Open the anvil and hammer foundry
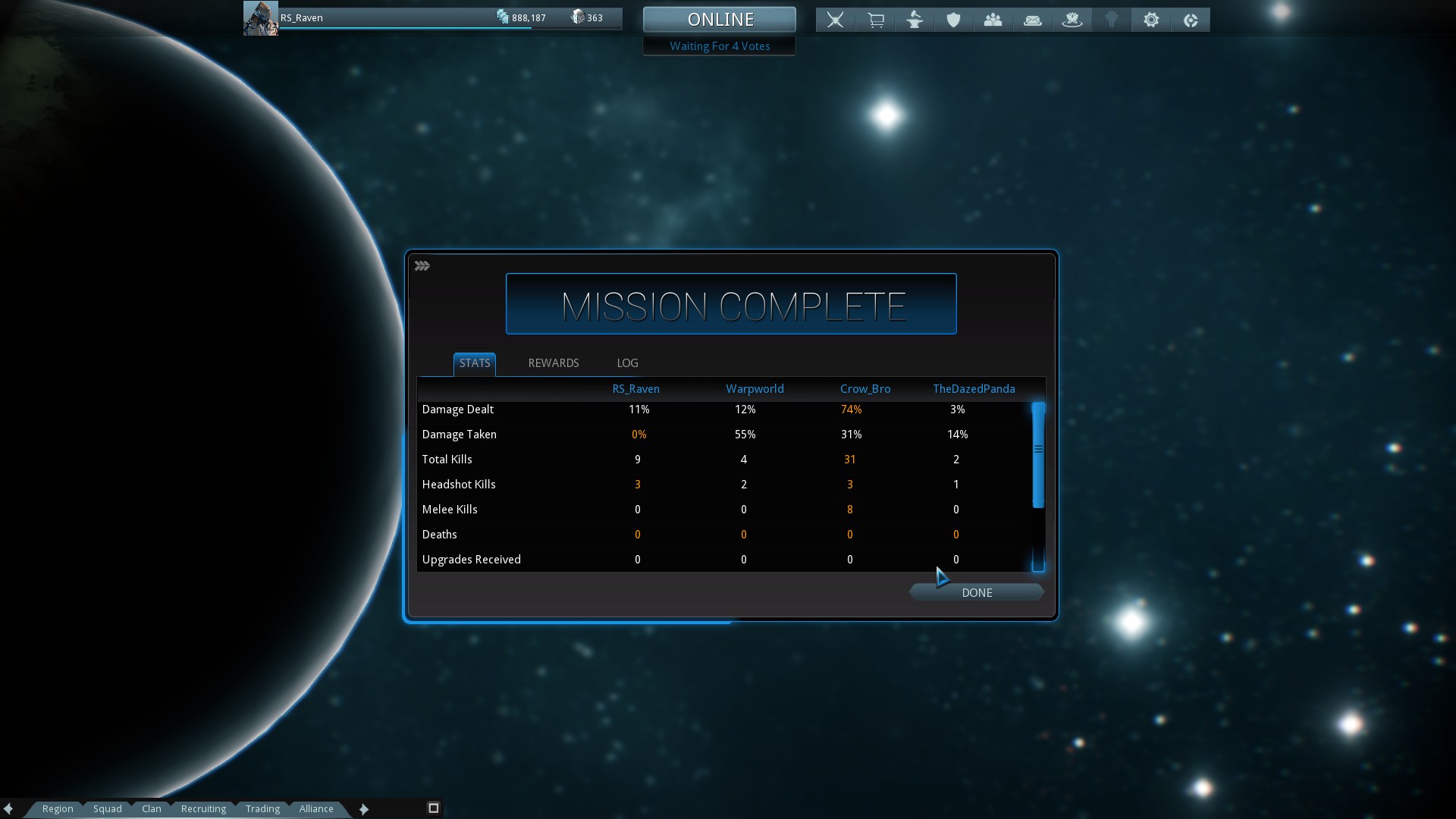This screenshot has height=819, width=1456. click(x=915, y=20)
